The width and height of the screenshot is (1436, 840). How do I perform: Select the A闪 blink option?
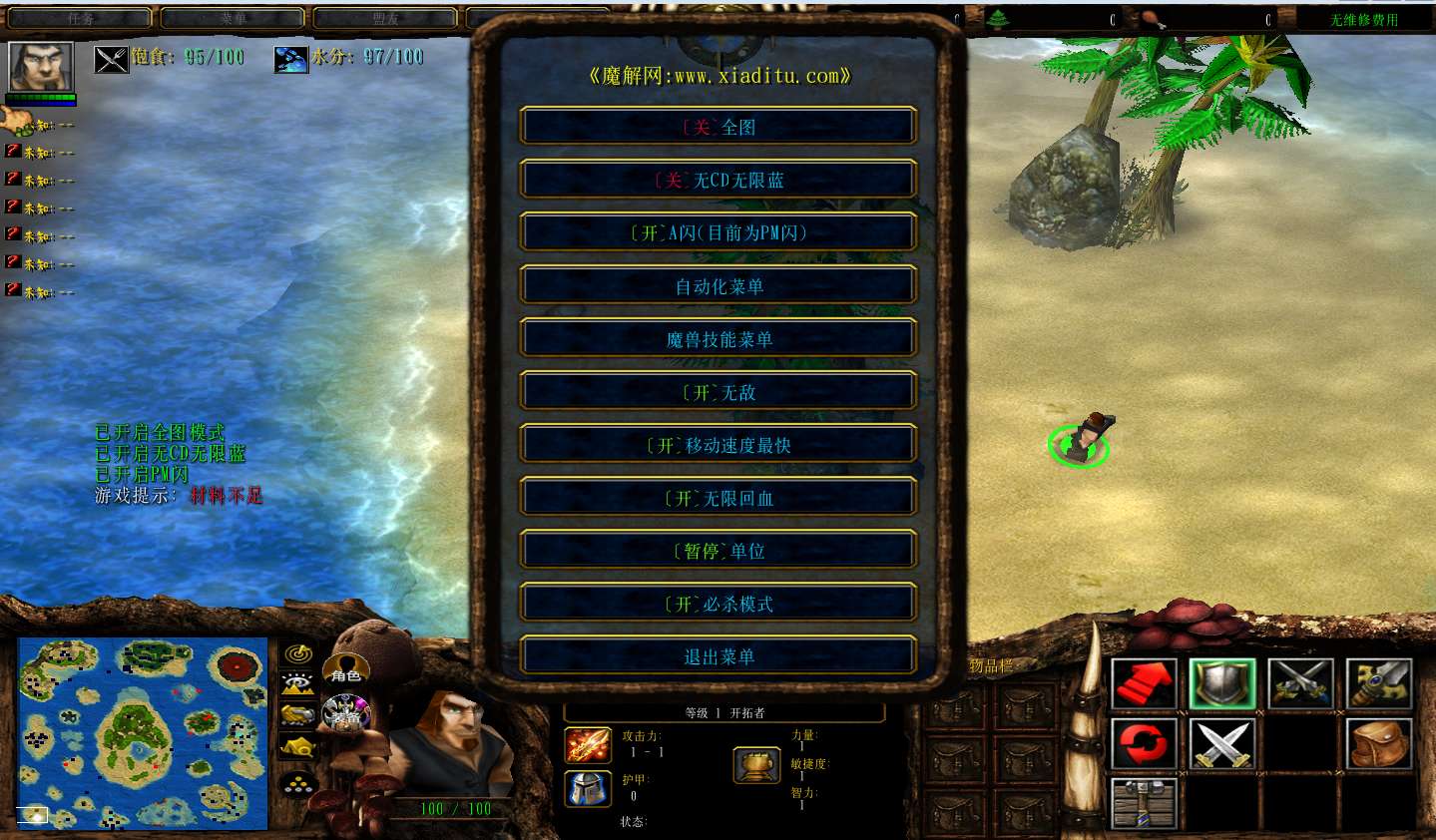click(x=718, y=232)
